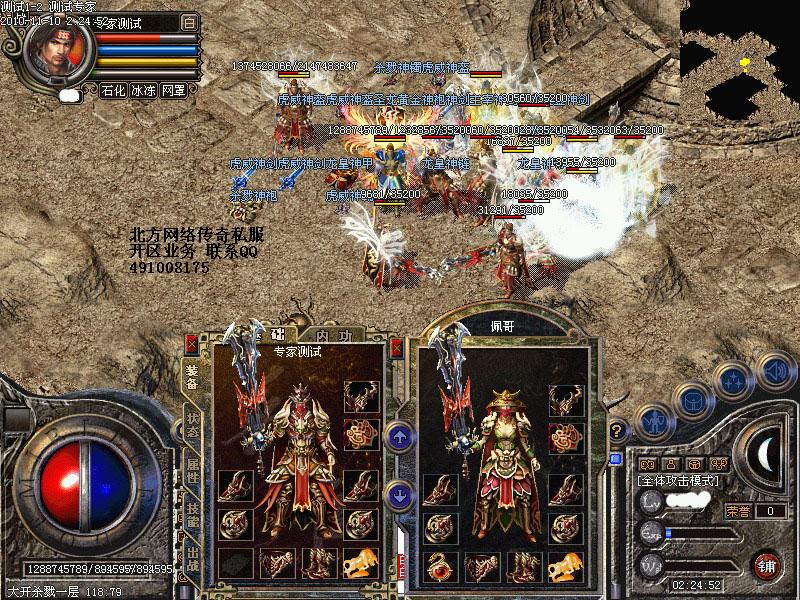Viewport: 800px width, 600px height.
Task: Open the character figure round button
Action: 652,422
